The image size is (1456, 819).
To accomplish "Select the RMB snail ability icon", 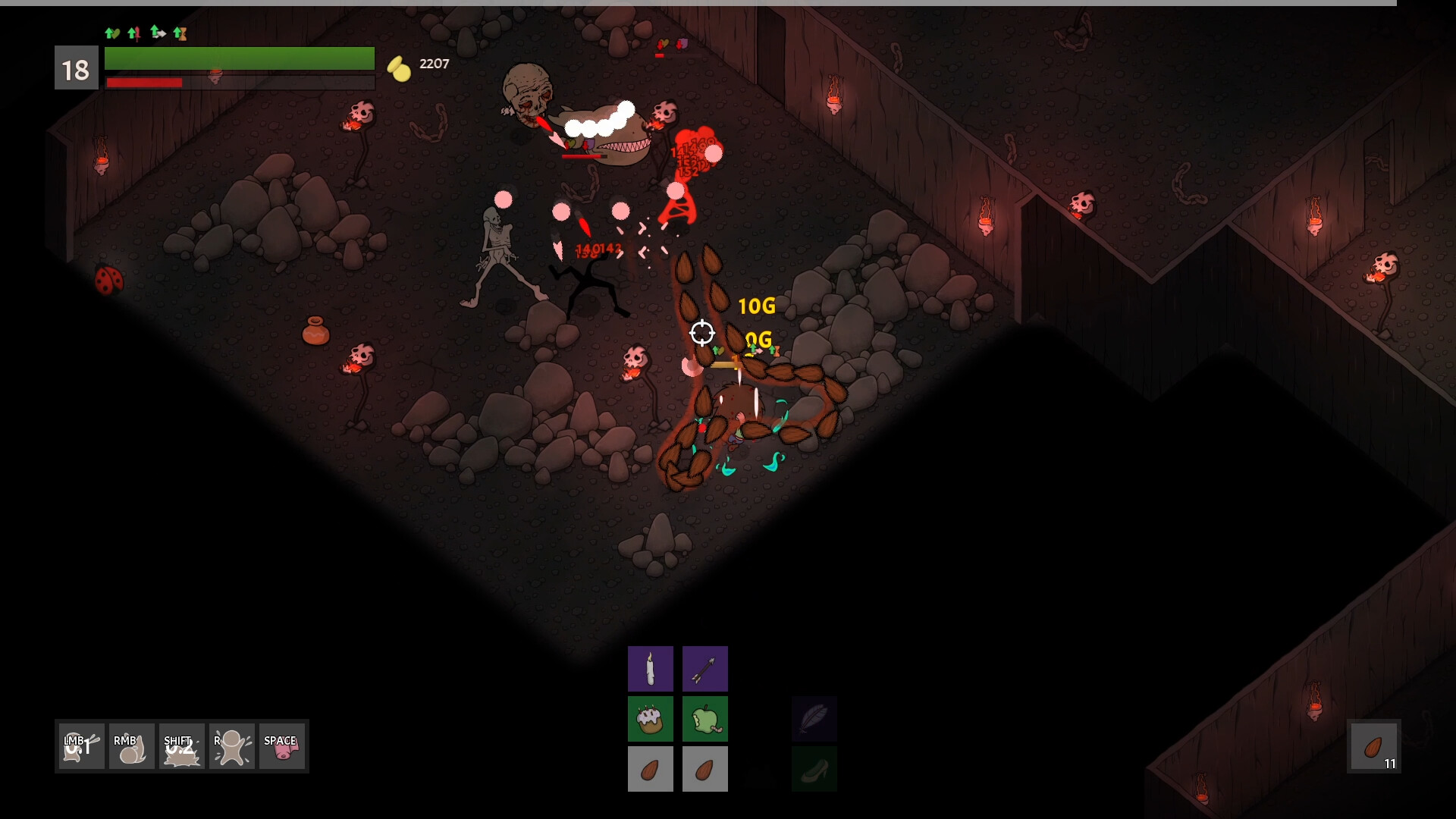I will click(130, 746).
